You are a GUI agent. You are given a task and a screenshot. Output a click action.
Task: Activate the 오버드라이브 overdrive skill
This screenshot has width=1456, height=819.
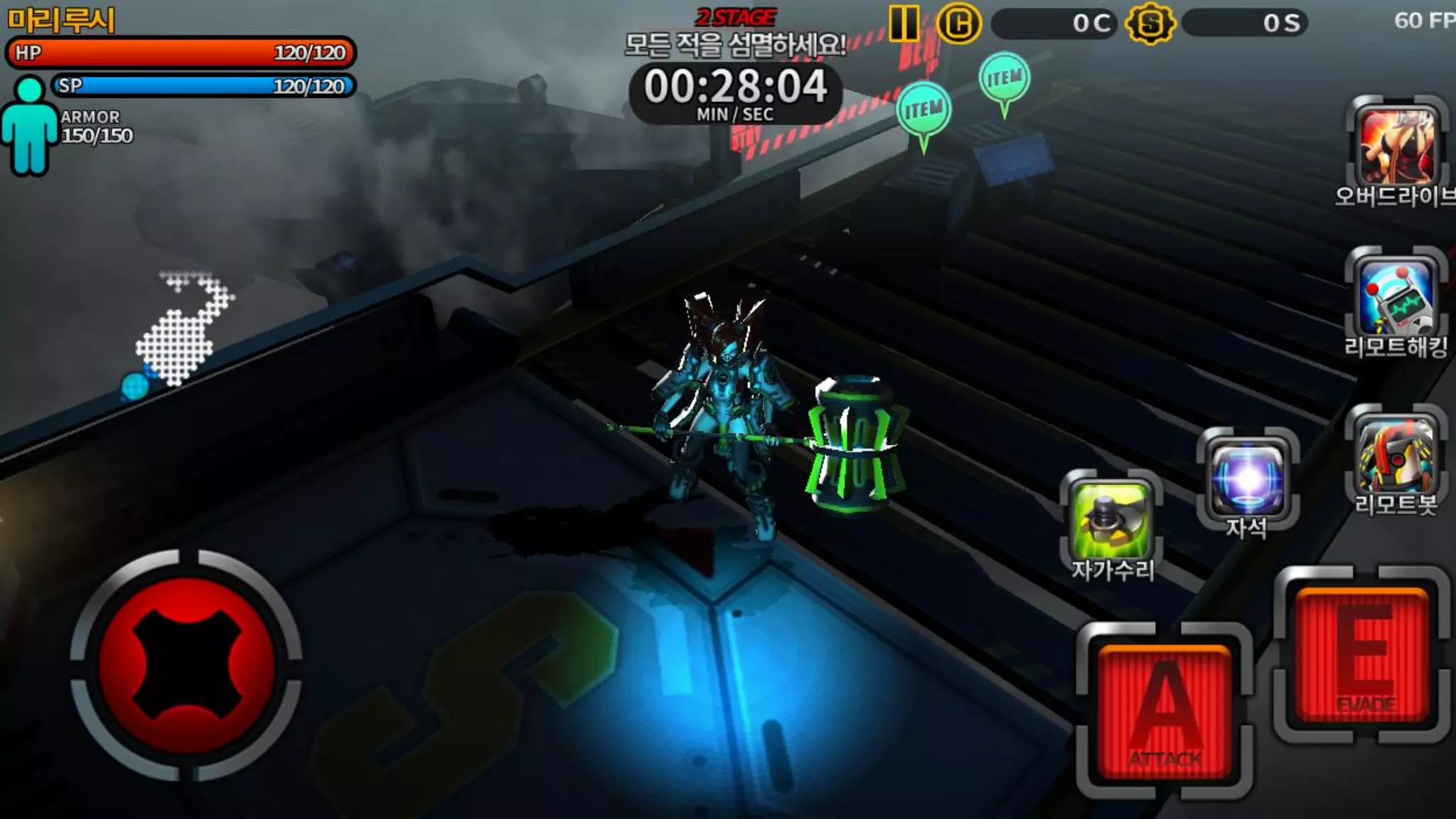pyautogui.click(x=1396, y=147)
